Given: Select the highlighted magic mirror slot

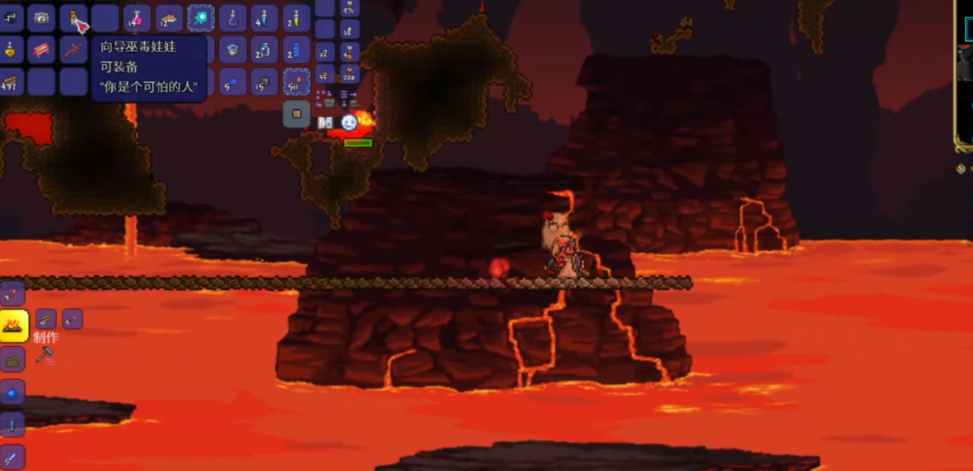Looking at the screenshot, I should (201, 17).
